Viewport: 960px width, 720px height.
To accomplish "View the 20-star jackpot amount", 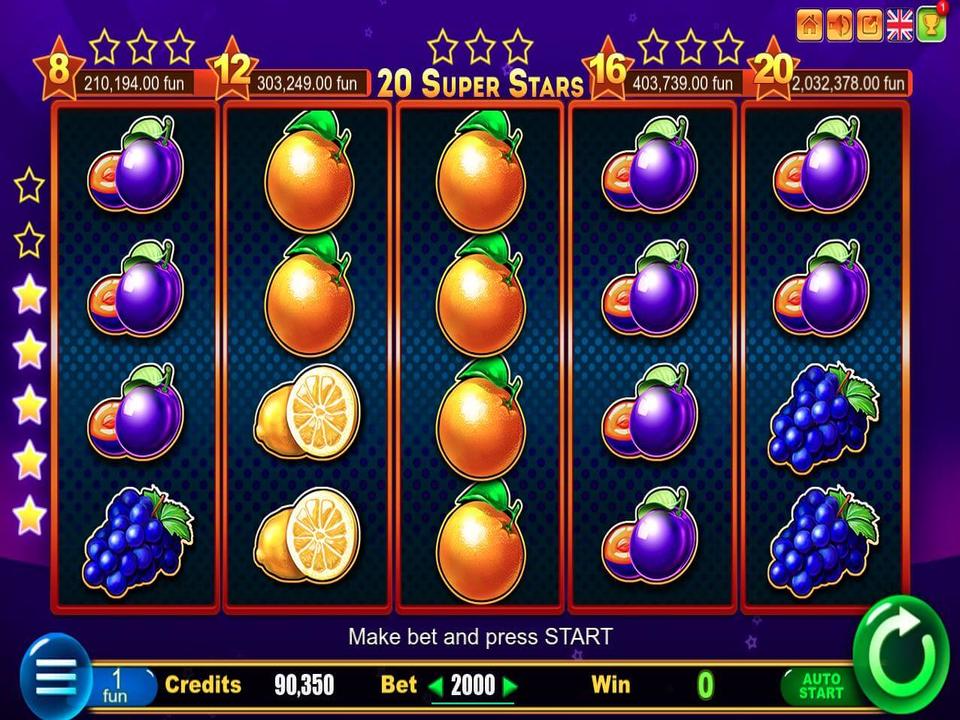I will [848, 83].
